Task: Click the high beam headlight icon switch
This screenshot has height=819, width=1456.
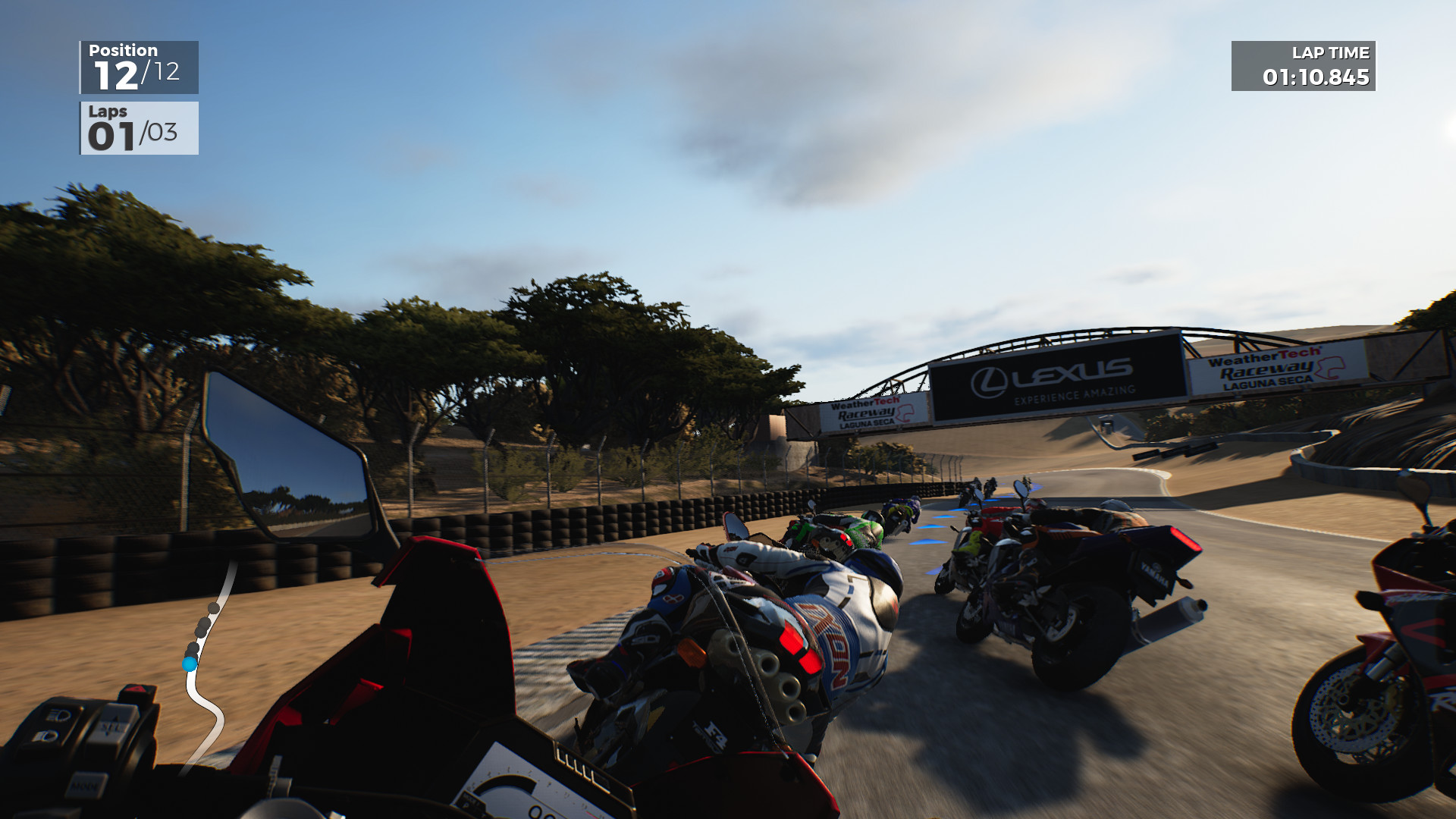Action: pos(58,714)
